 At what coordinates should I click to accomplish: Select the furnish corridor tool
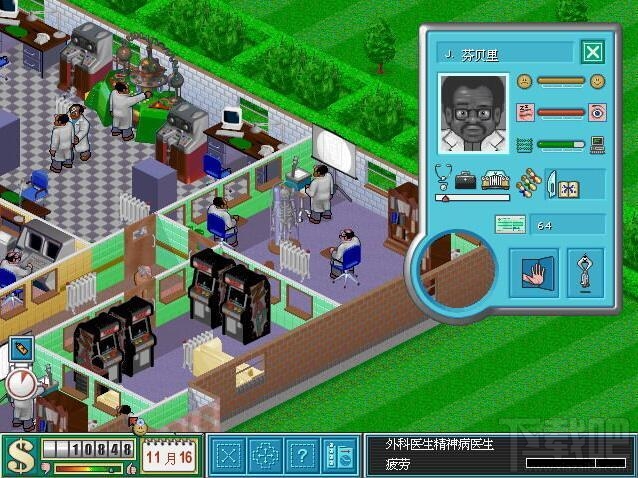coord(265,456)
